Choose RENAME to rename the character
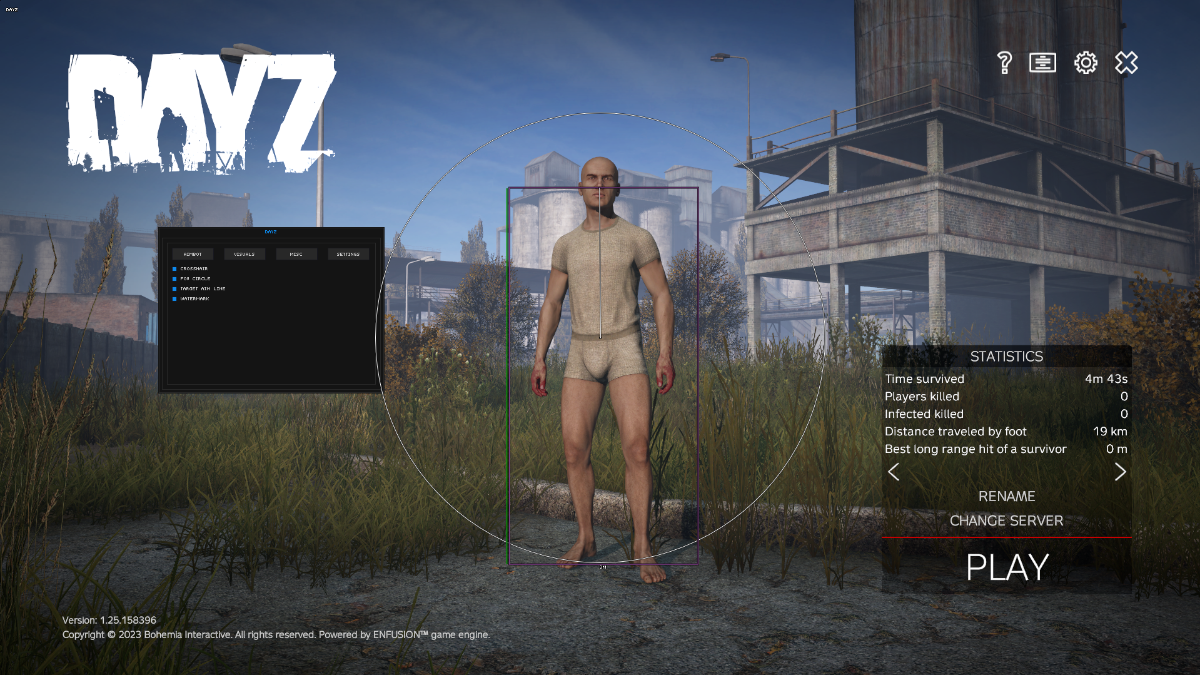This screenshot has height=675, width=1200. coord(1006,496)
